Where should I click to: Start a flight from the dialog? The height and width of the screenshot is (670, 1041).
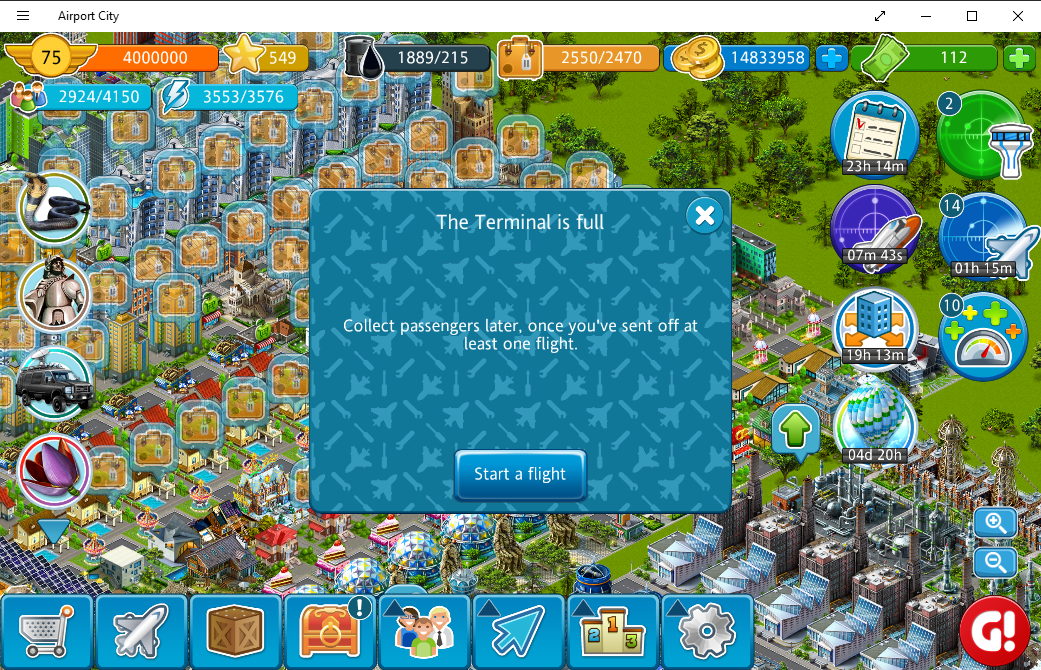coord(520,474)
